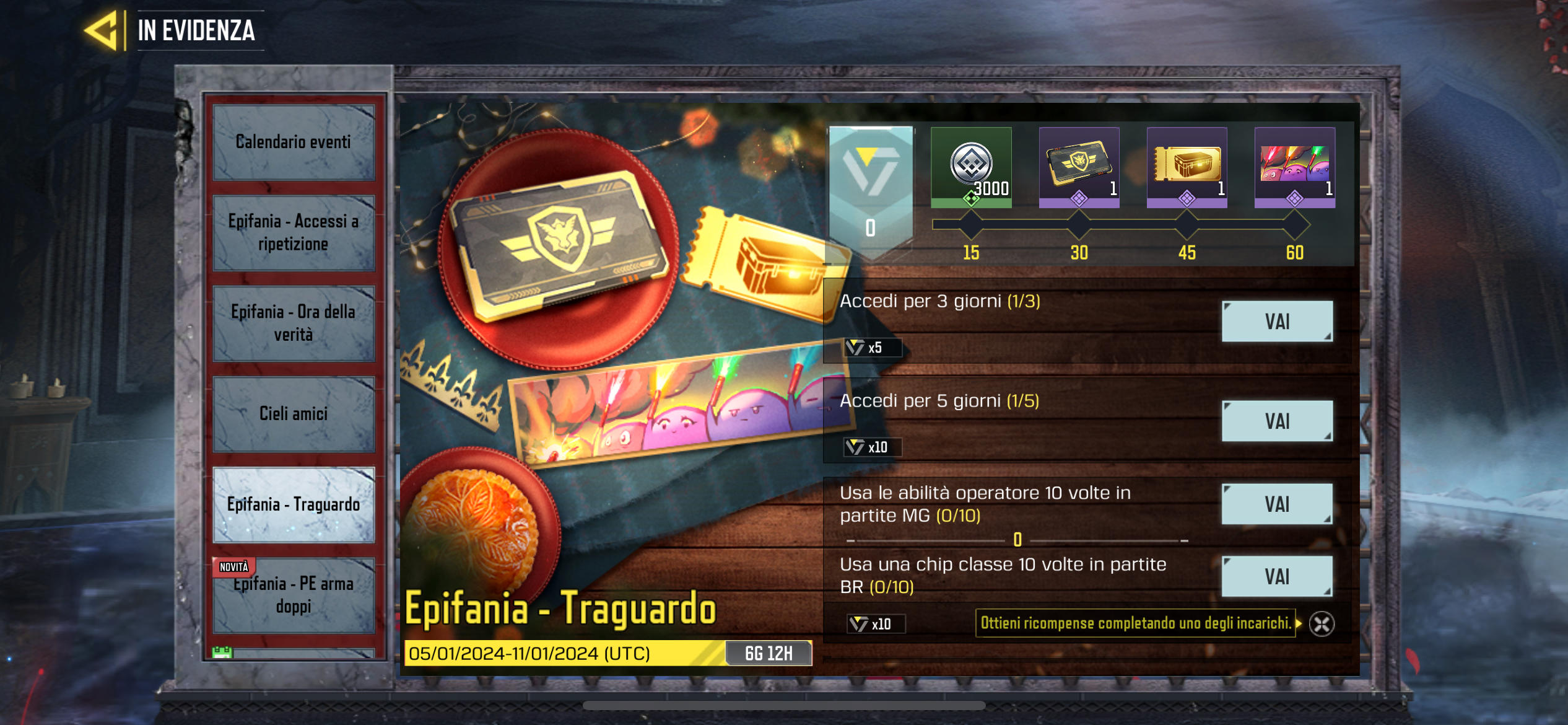The height and width of the screenshot is (725, 1568).
Task: Select Epifania - Ora della verità in the sidebar
Action: click(x=294, y=323)
